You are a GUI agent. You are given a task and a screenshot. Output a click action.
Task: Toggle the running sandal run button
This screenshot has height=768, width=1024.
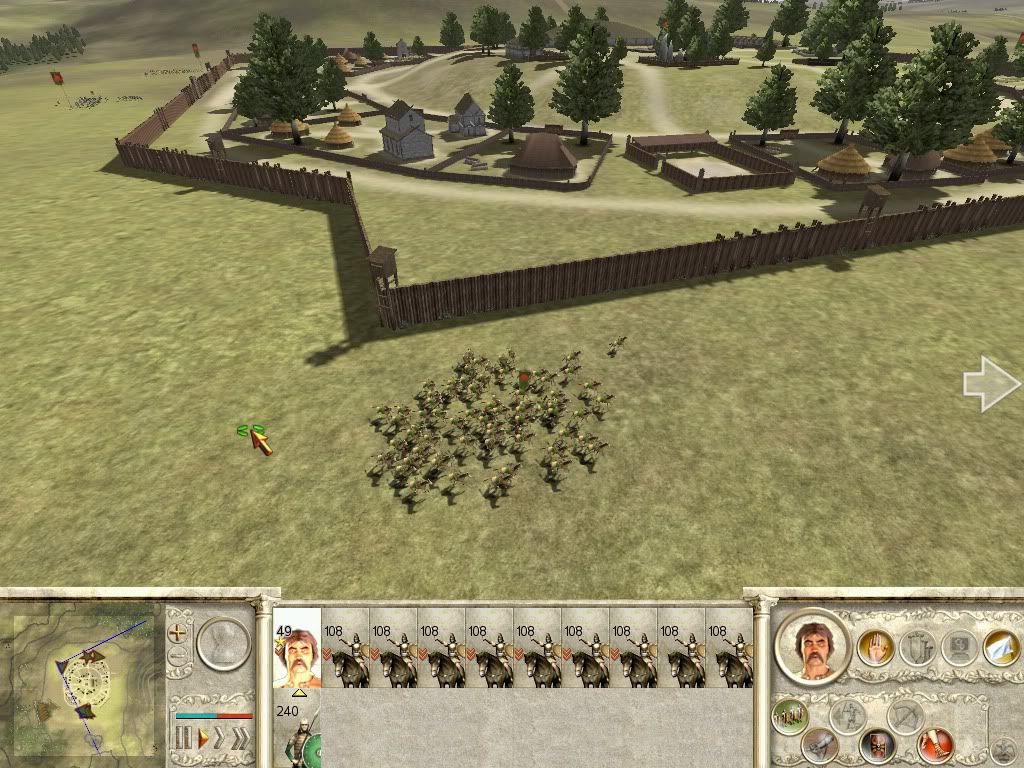click(x=936, y=745)
